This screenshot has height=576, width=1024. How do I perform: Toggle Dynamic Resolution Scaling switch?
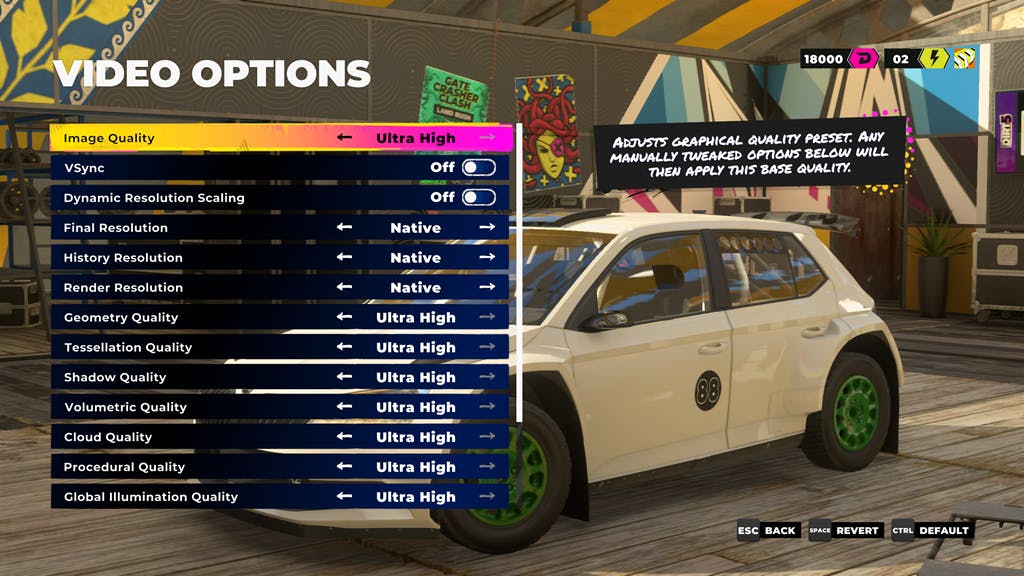(478, 198)
